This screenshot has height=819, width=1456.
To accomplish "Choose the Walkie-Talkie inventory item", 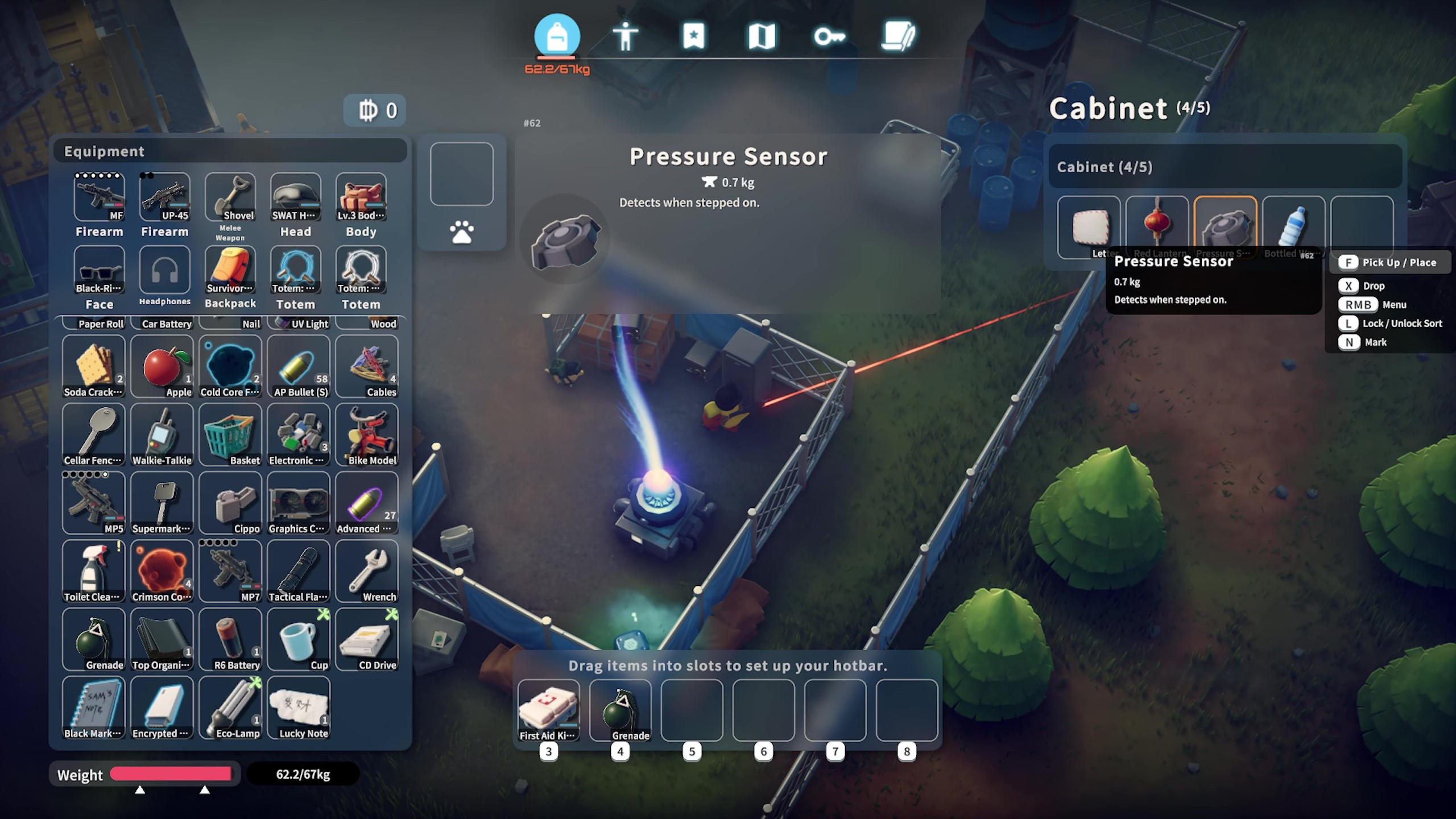I will [x=162, y=435].
